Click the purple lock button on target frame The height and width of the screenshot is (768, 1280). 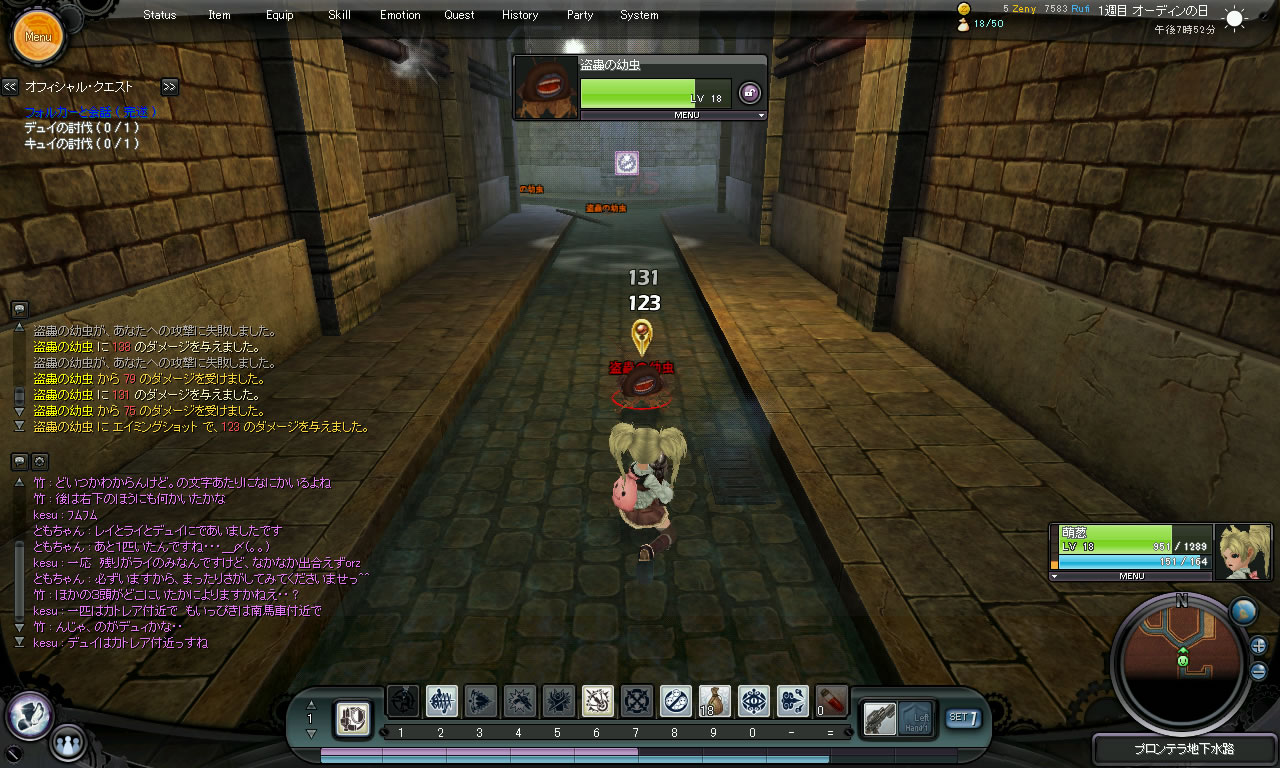[x=749, y=93]
